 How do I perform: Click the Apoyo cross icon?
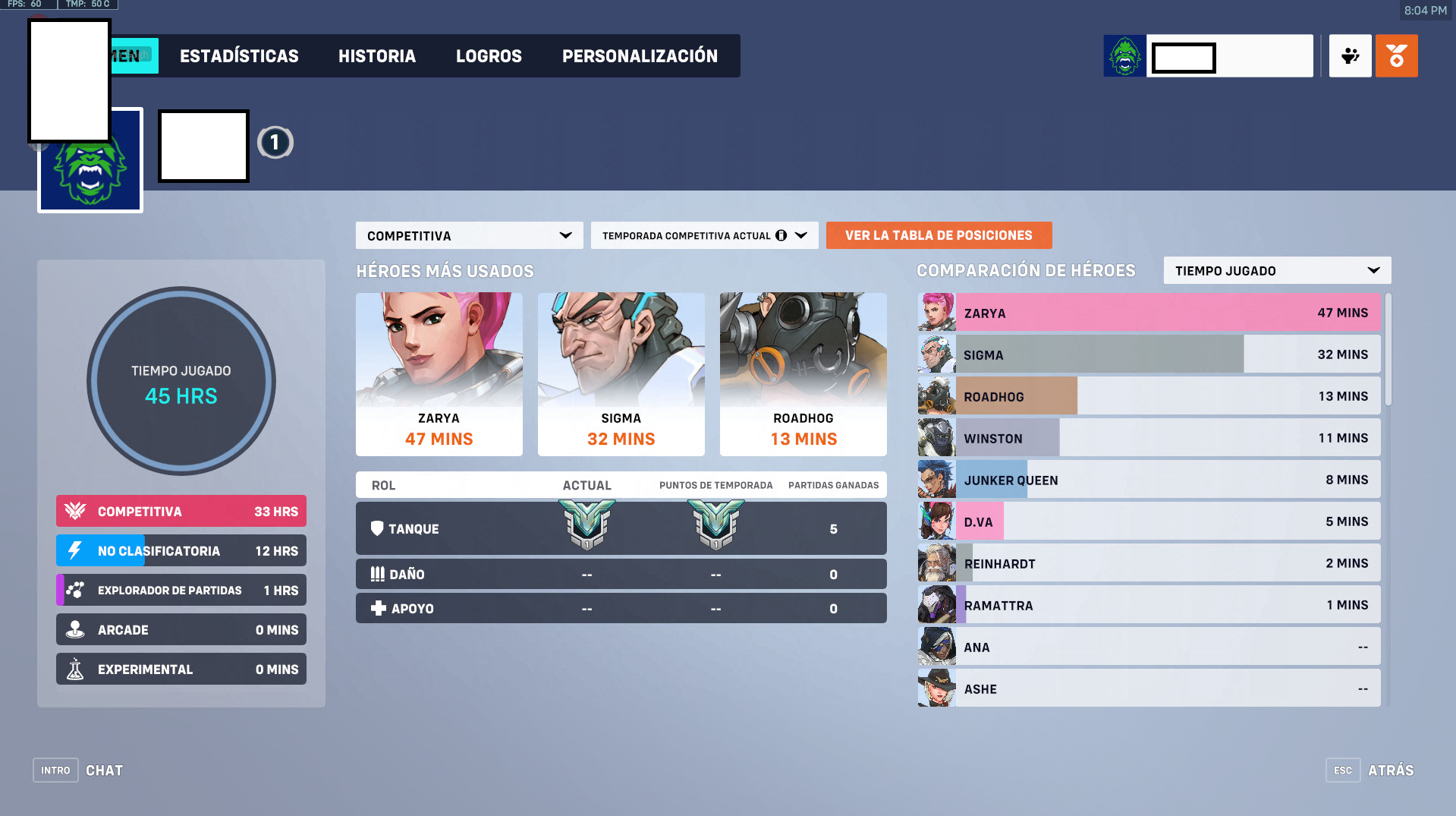pyautogui.click(x=377, y=608)
